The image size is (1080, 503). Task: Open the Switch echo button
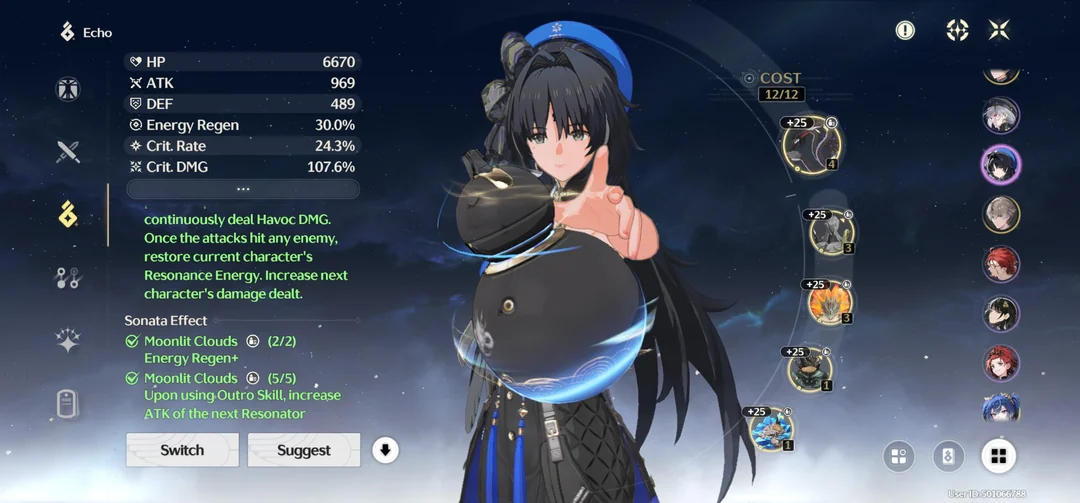tap(182, 450)
